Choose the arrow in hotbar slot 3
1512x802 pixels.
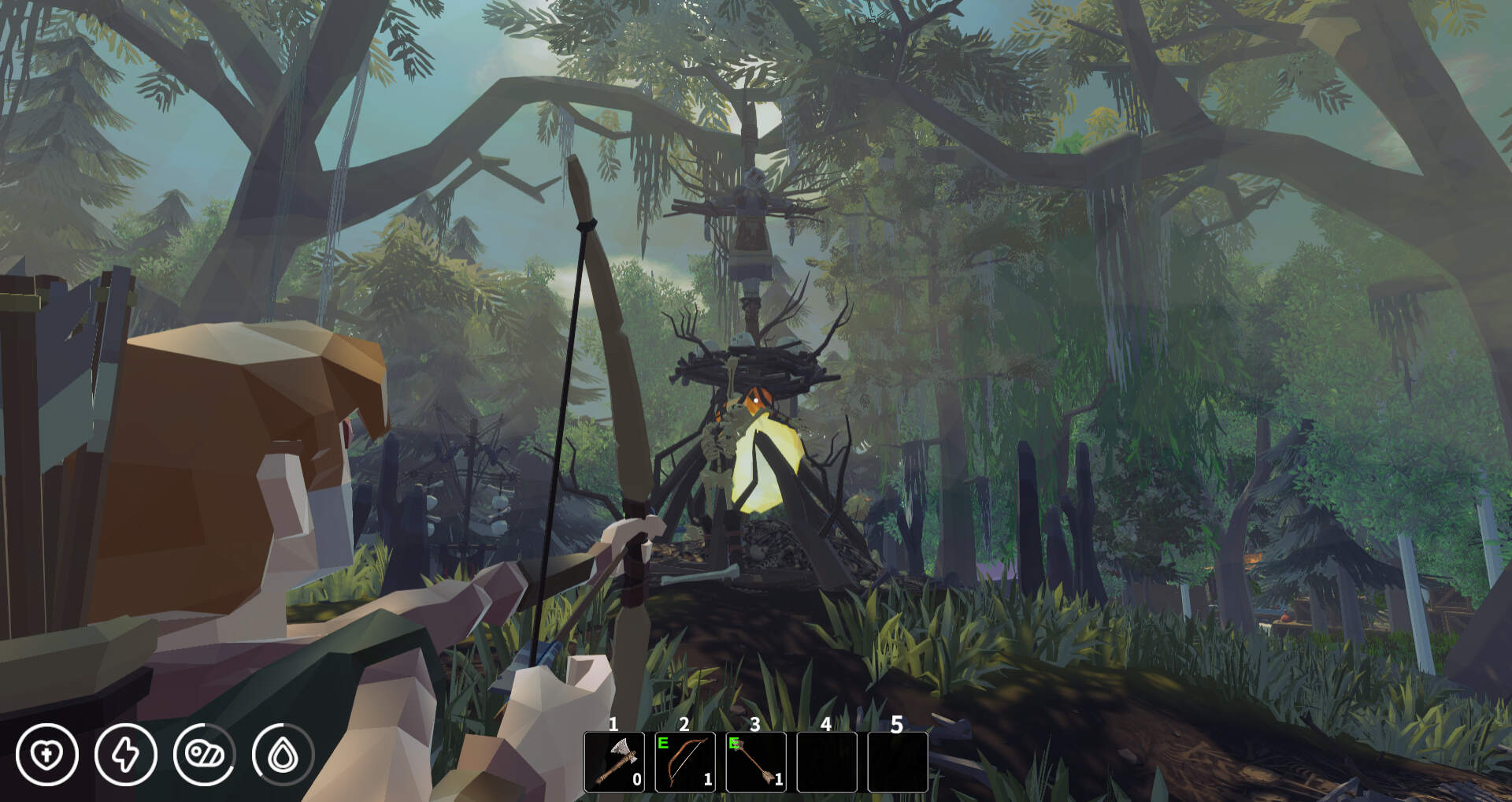756,762
